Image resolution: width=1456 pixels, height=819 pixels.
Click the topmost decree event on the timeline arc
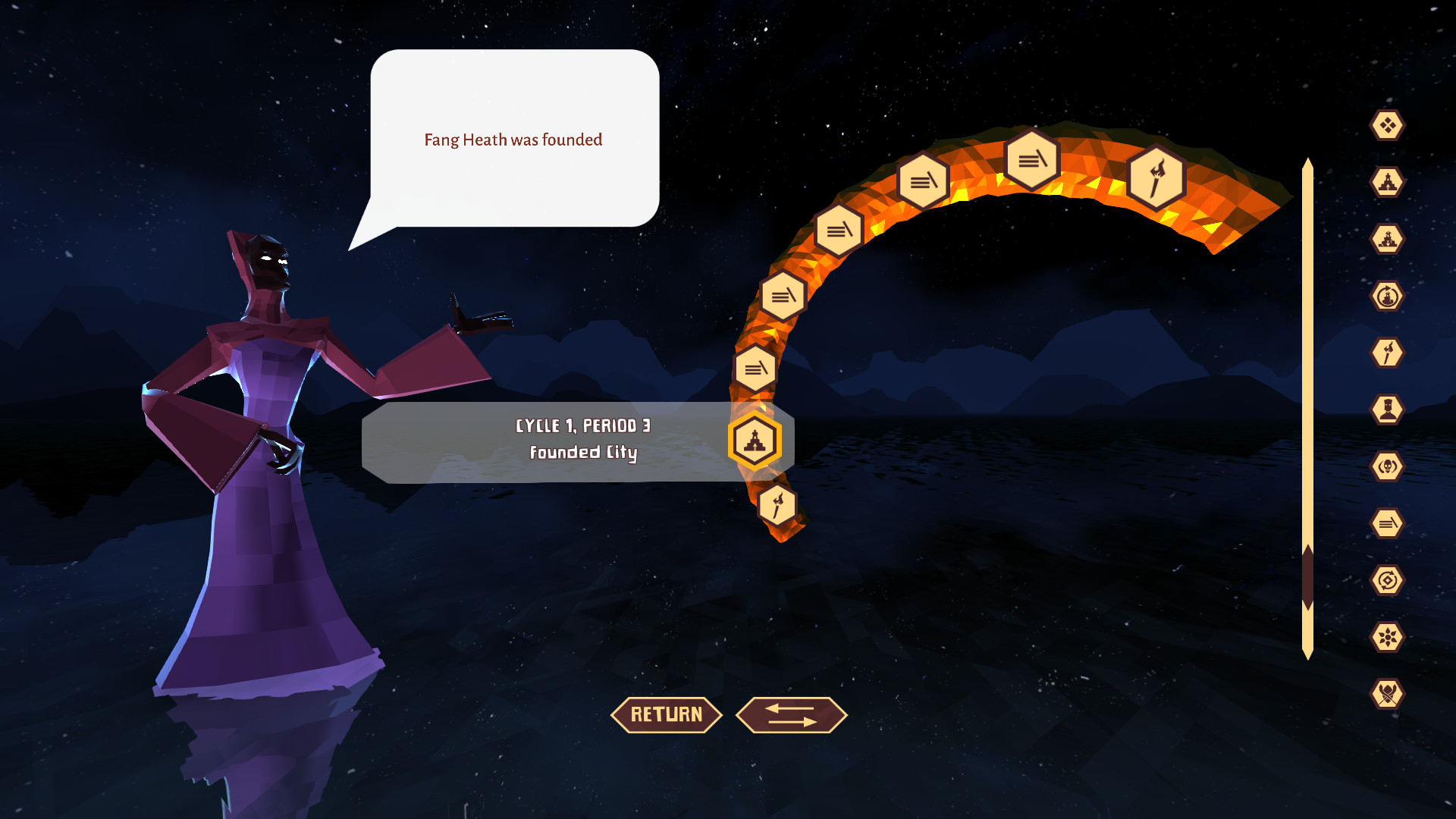[1031, 159]
